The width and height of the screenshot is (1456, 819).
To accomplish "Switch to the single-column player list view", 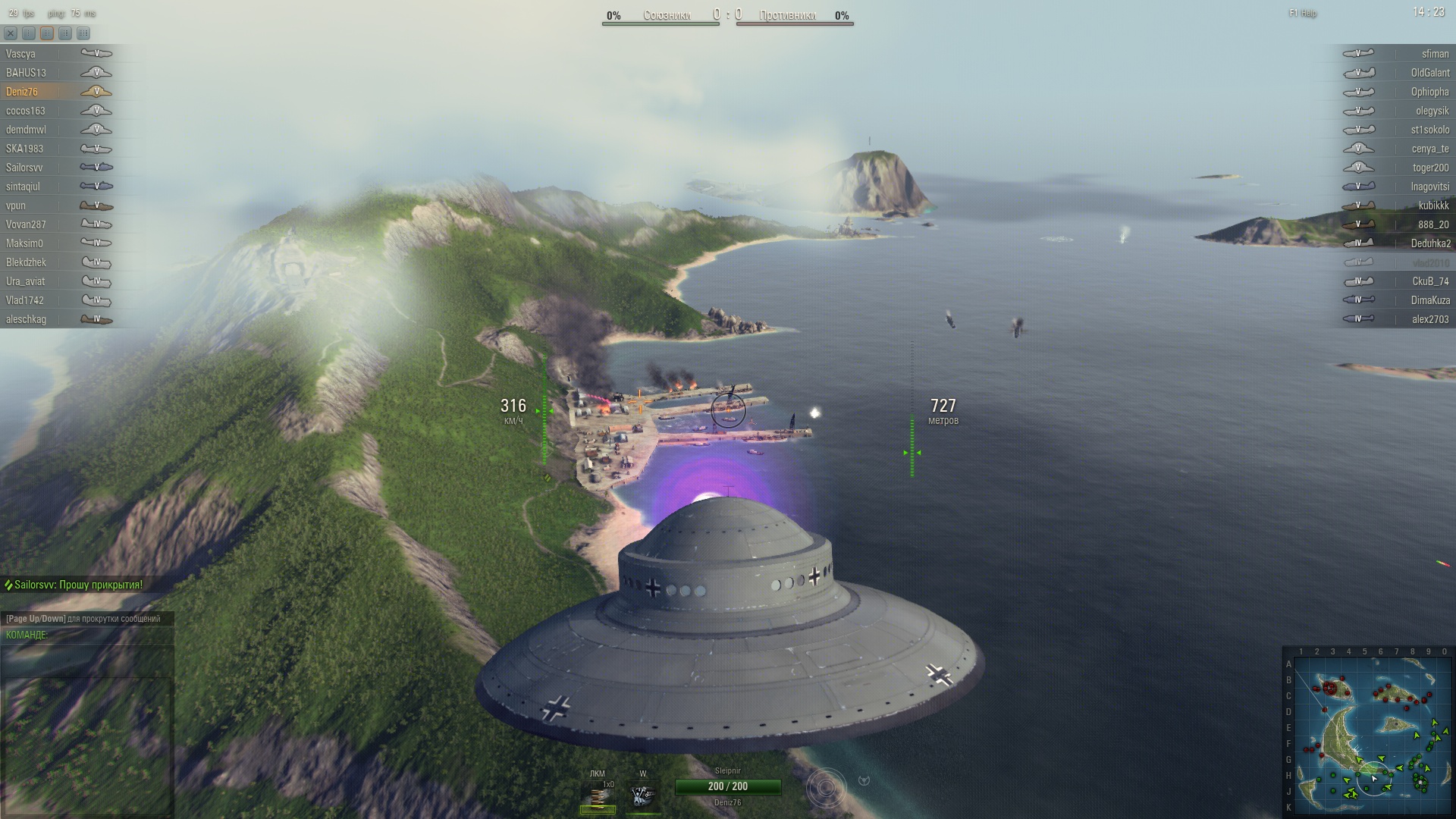I will [x=29, y=33].
